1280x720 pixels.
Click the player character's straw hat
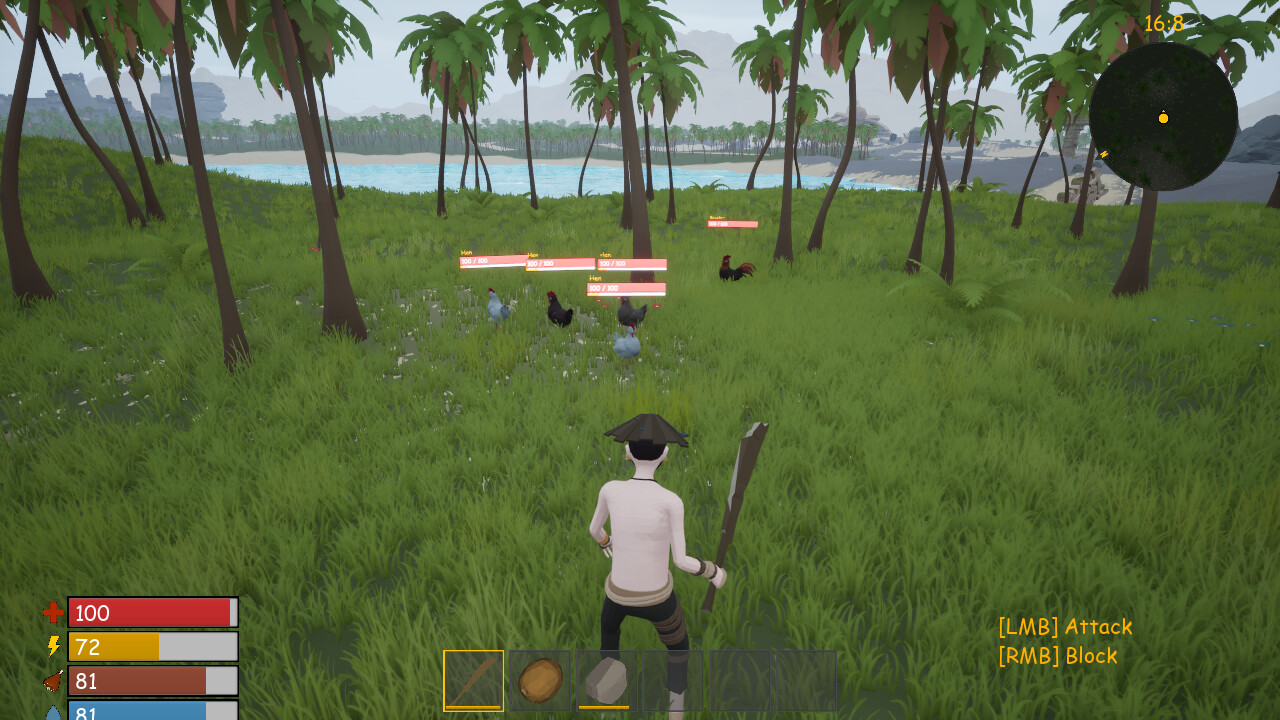pos(649,431)
